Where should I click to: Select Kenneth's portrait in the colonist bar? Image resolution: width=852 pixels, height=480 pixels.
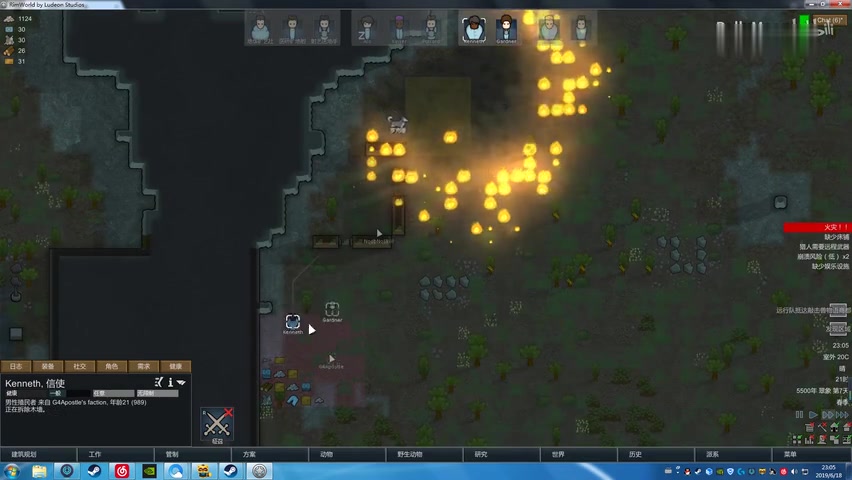[x=473, y=27]
